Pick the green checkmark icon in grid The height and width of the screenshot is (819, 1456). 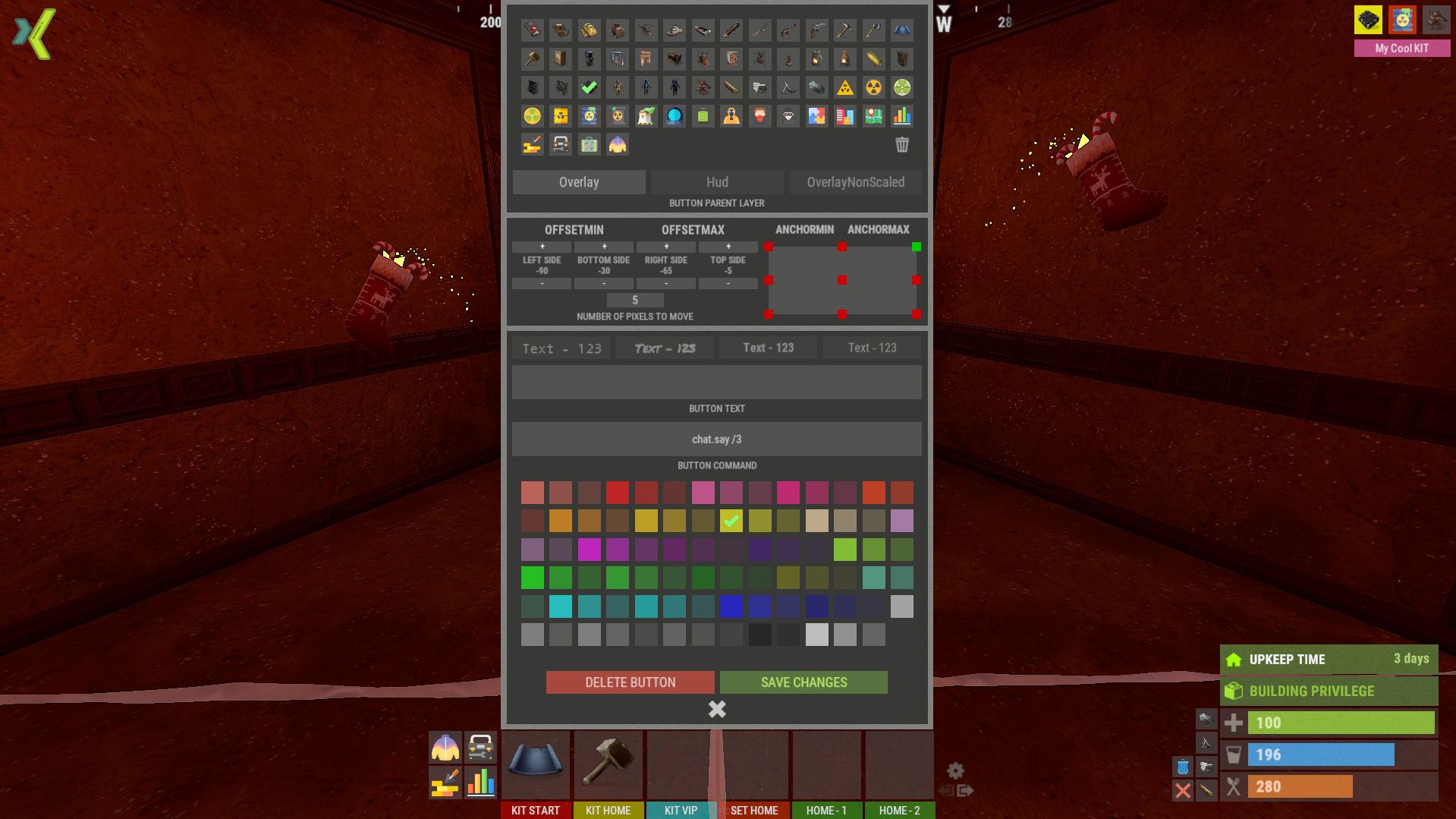point(589,87)
